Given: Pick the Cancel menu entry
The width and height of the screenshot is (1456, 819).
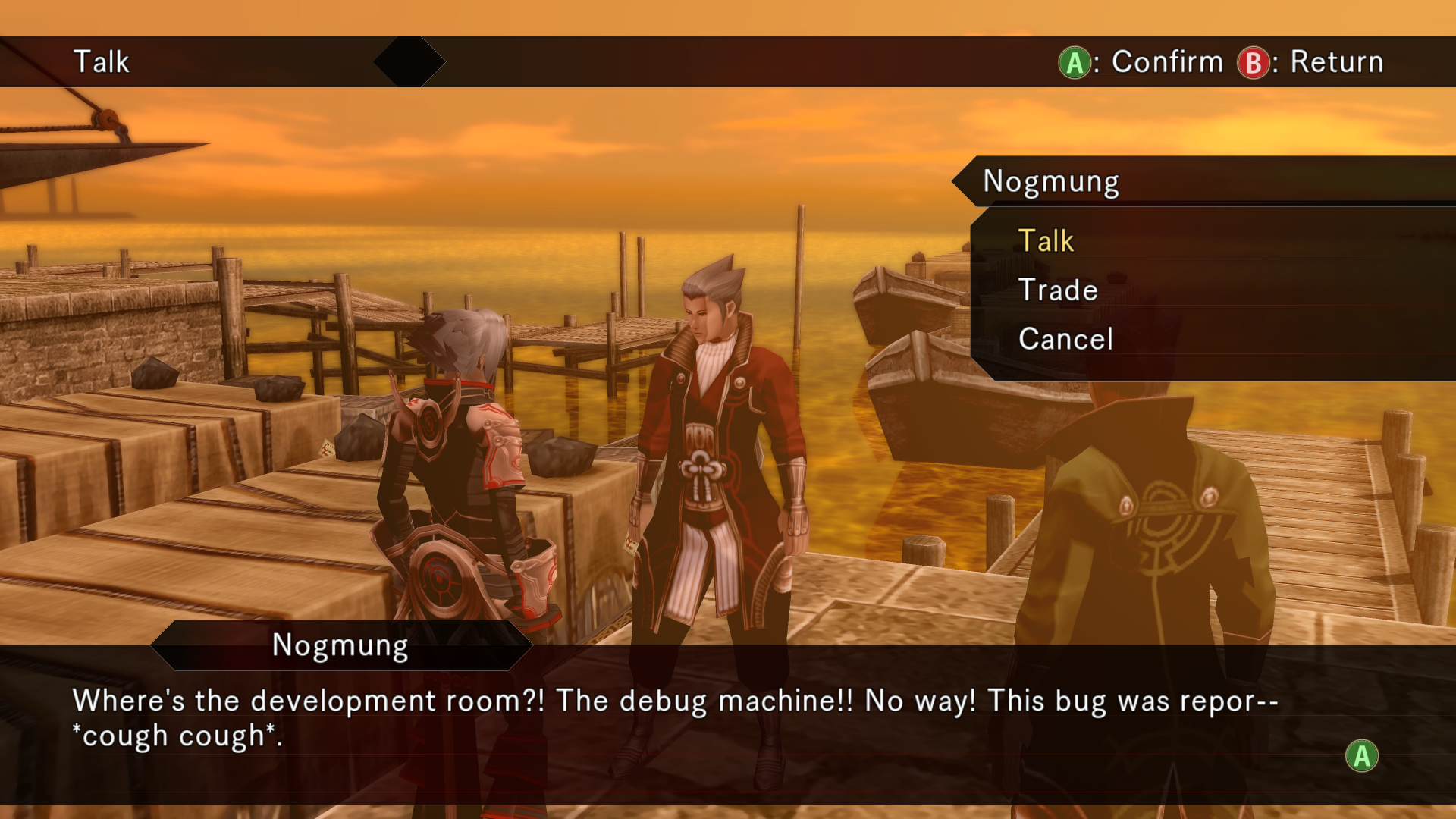Looking at the screenshot, I should tap(1065, 339).
